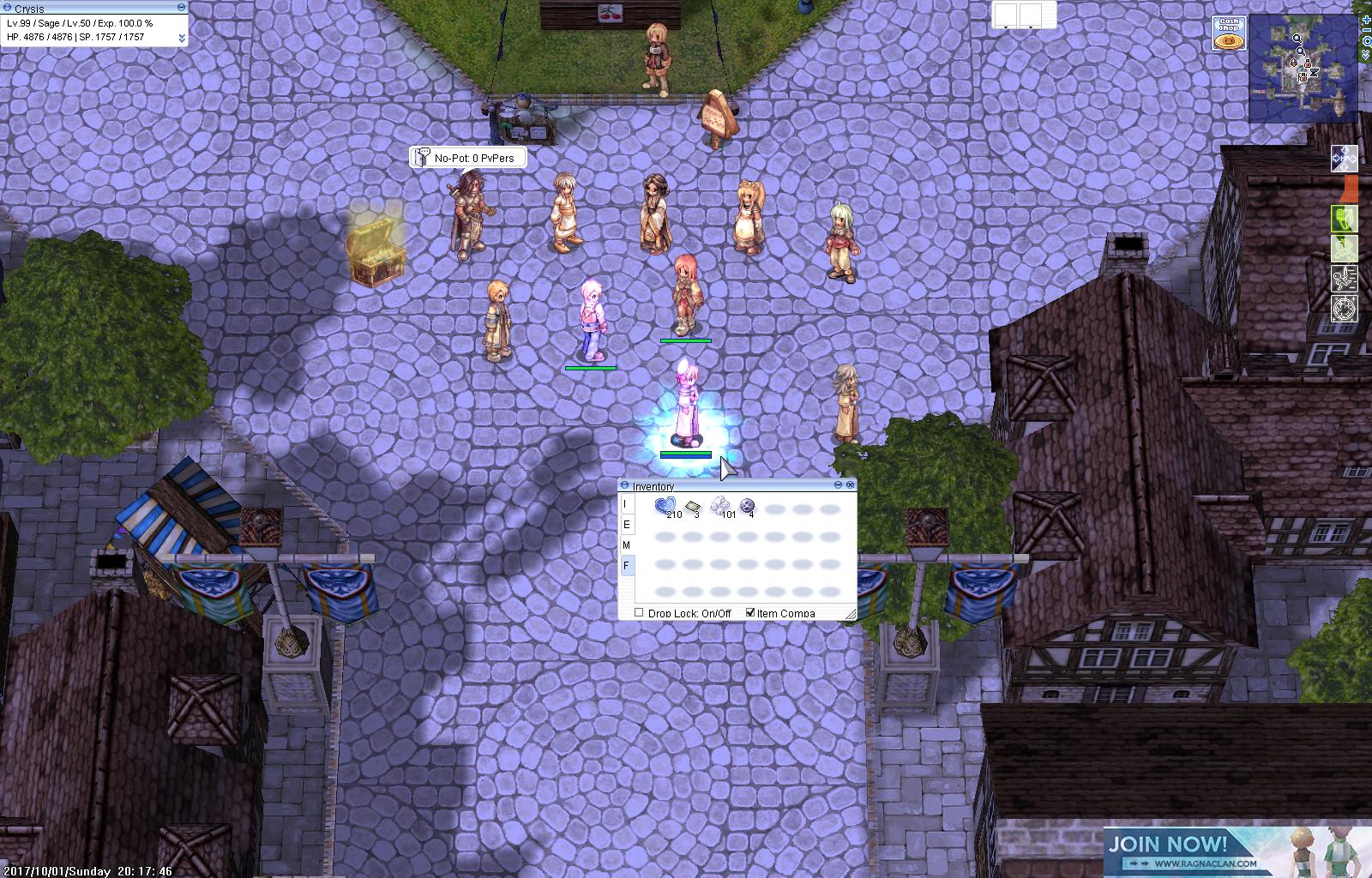Uncheck the Item Compa checkbox
Screen dimensions: 1372x878
pyautogui.click(x=751, y=612)
